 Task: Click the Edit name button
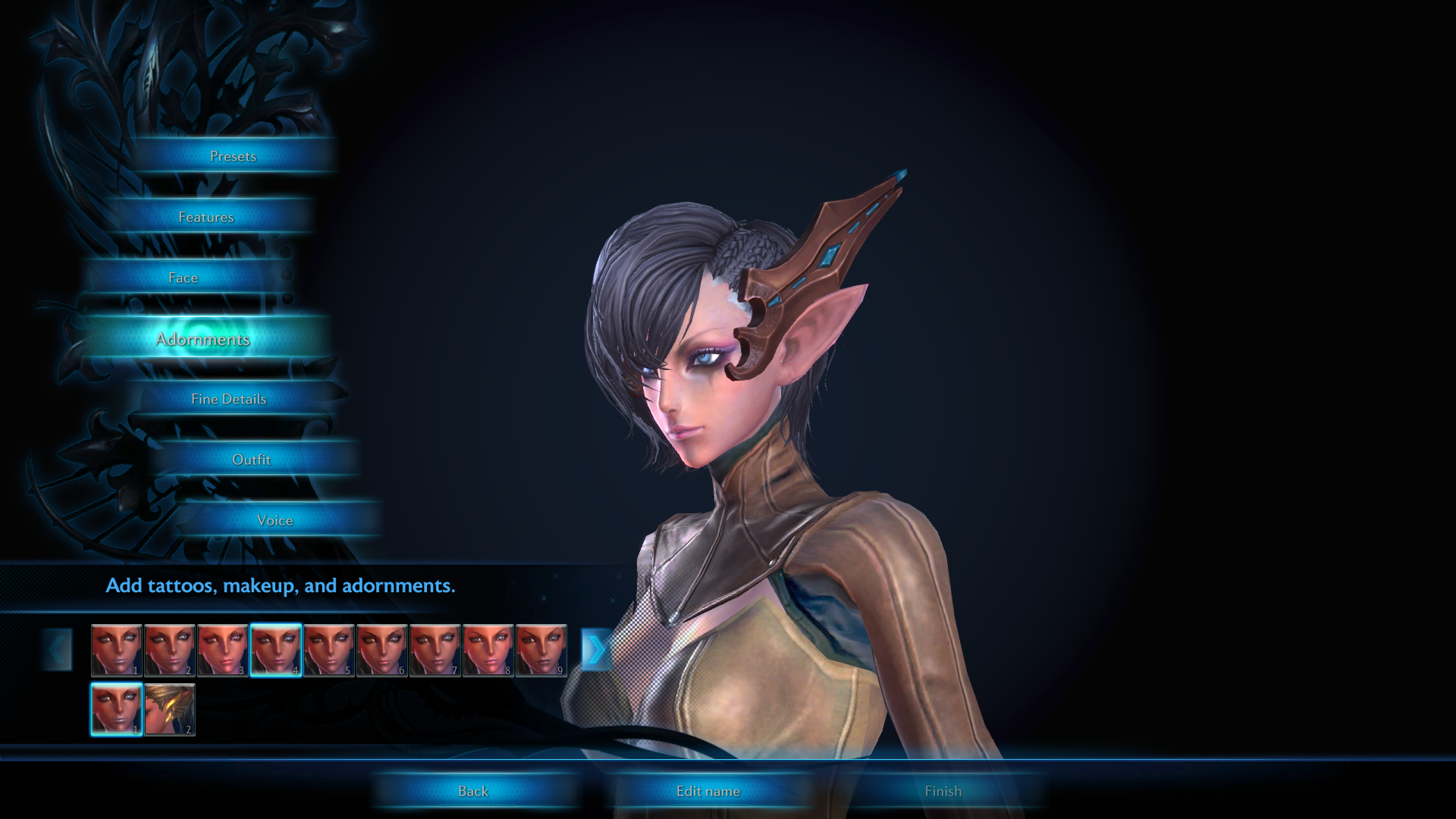click(708, 791)
